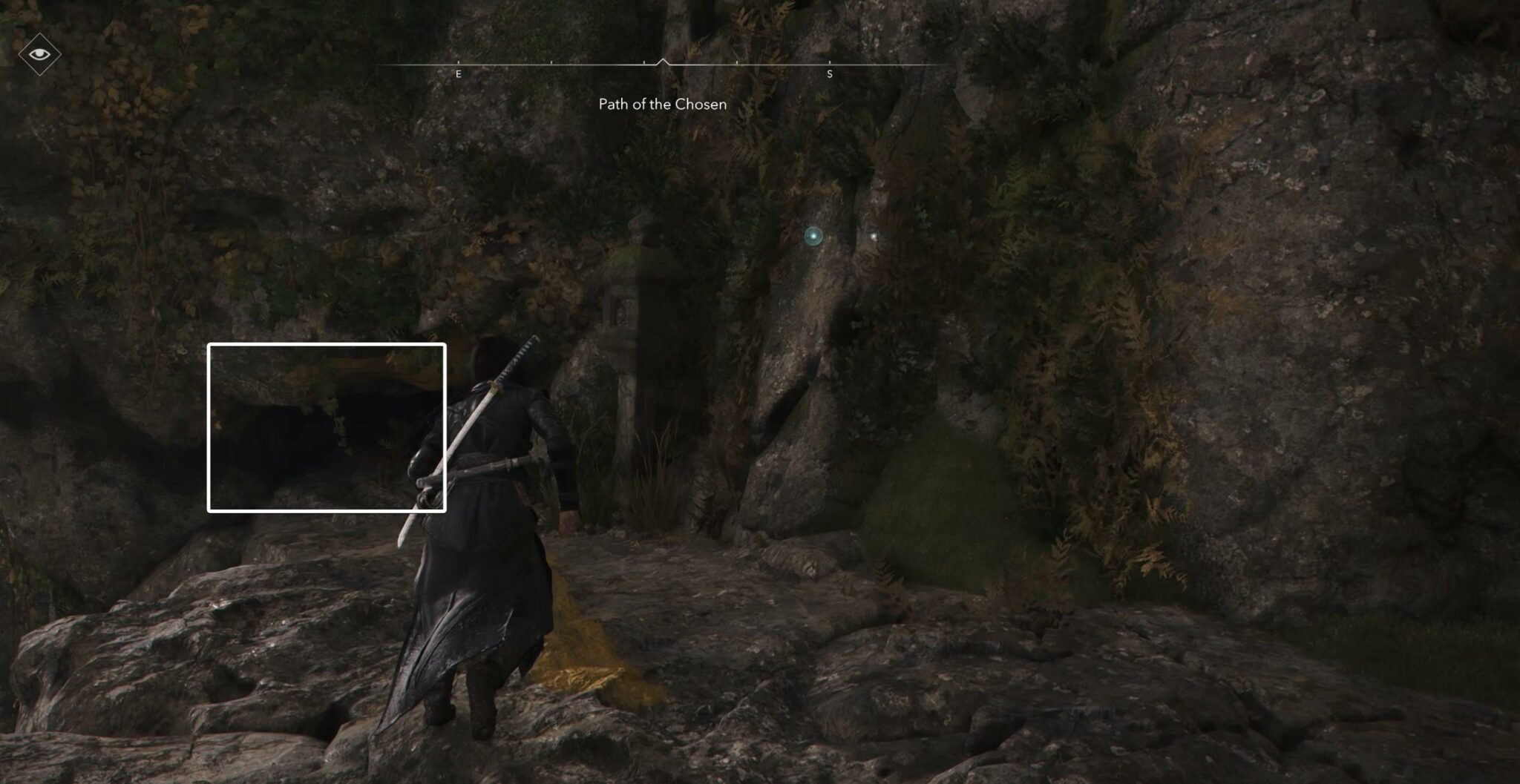Viewport: 1520px width, 784px height.
Task: Toggle the glowing collectible orb highlight
Action: click(813, 236)
